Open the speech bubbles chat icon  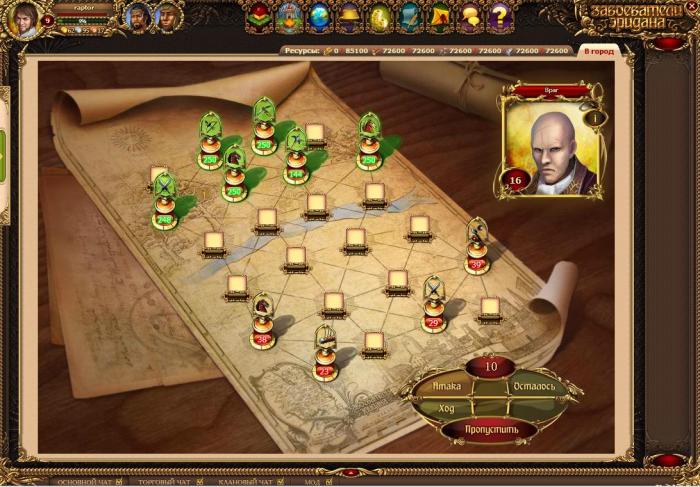[x=470, y=16]
